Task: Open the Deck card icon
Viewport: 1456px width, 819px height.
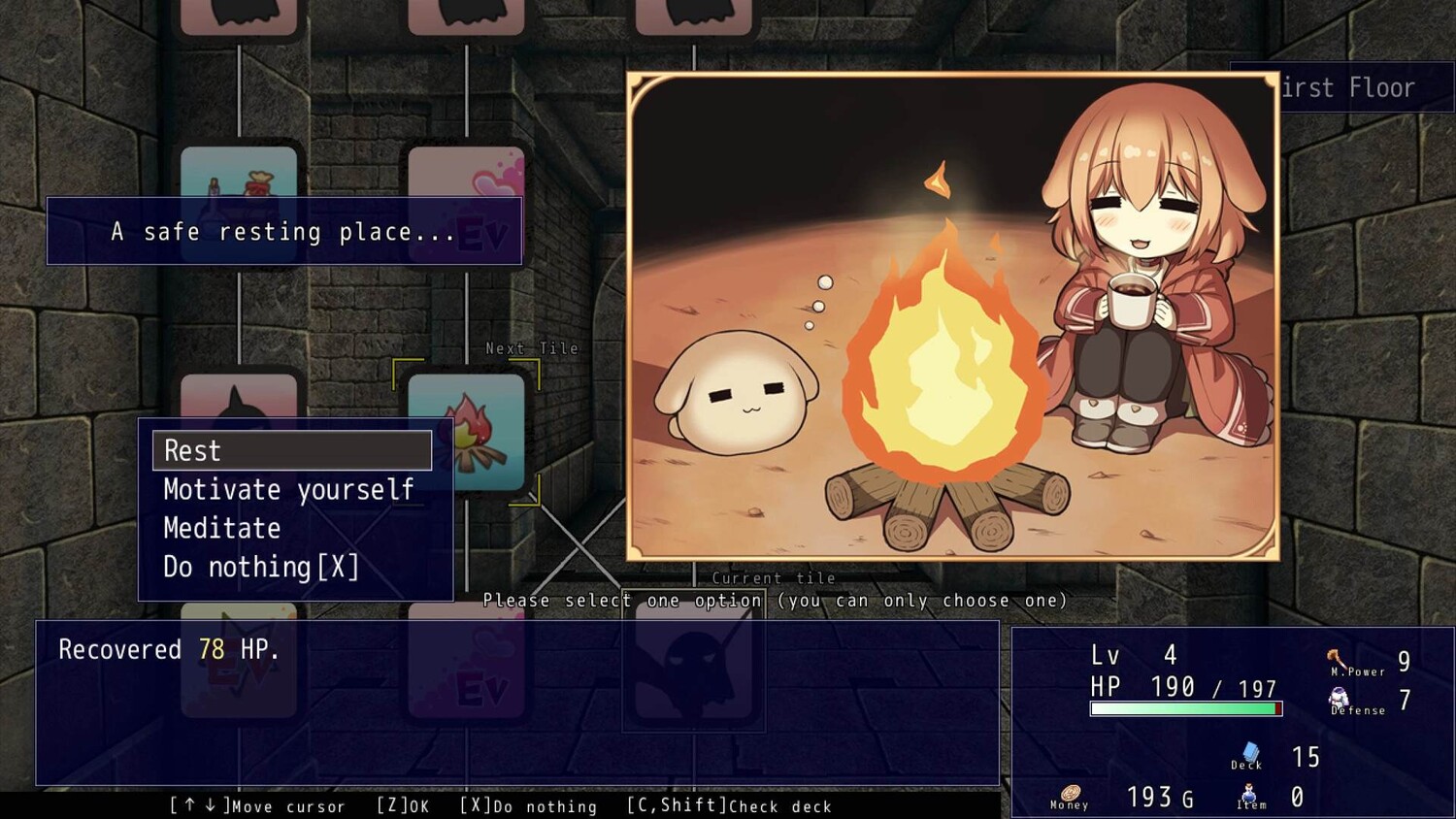Action: (x=1249, y=754)
